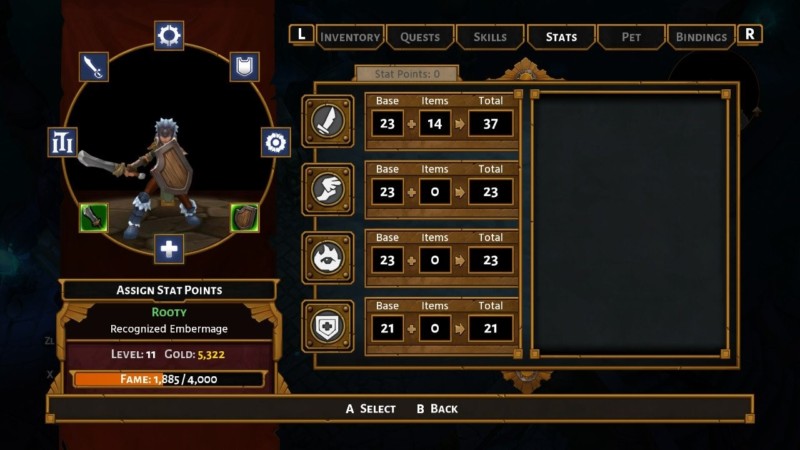Open the Quests tab

pos(420,37)
